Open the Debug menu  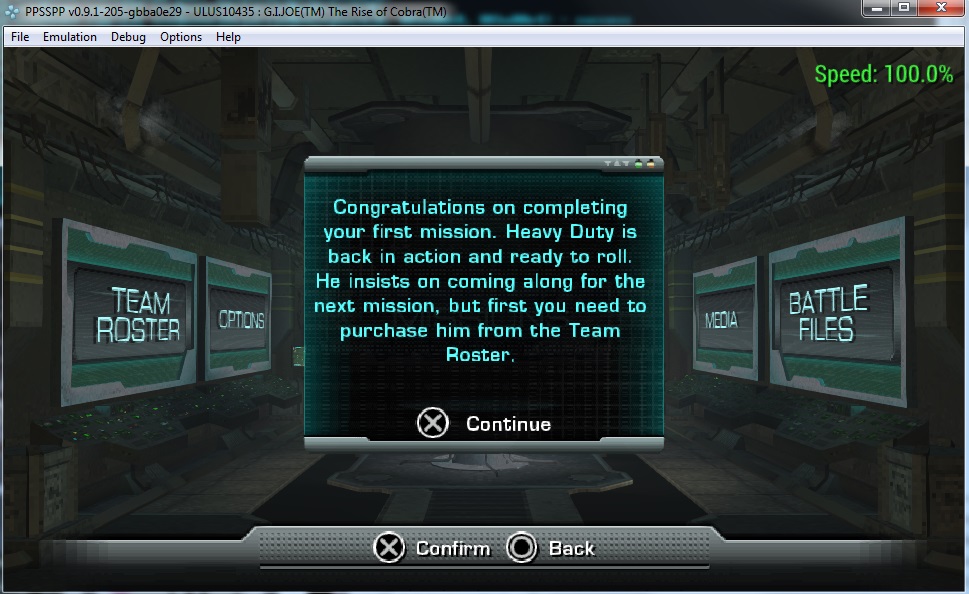[128, 37]
